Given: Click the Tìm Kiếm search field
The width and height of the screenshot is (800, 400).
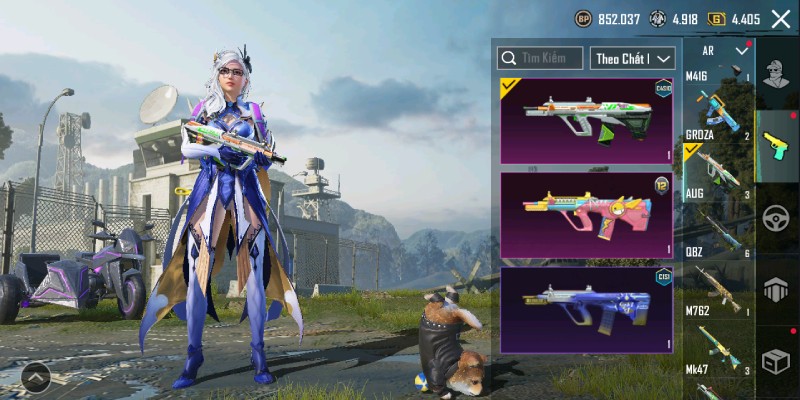Looking at the screenshot, I should pos(541,58).
